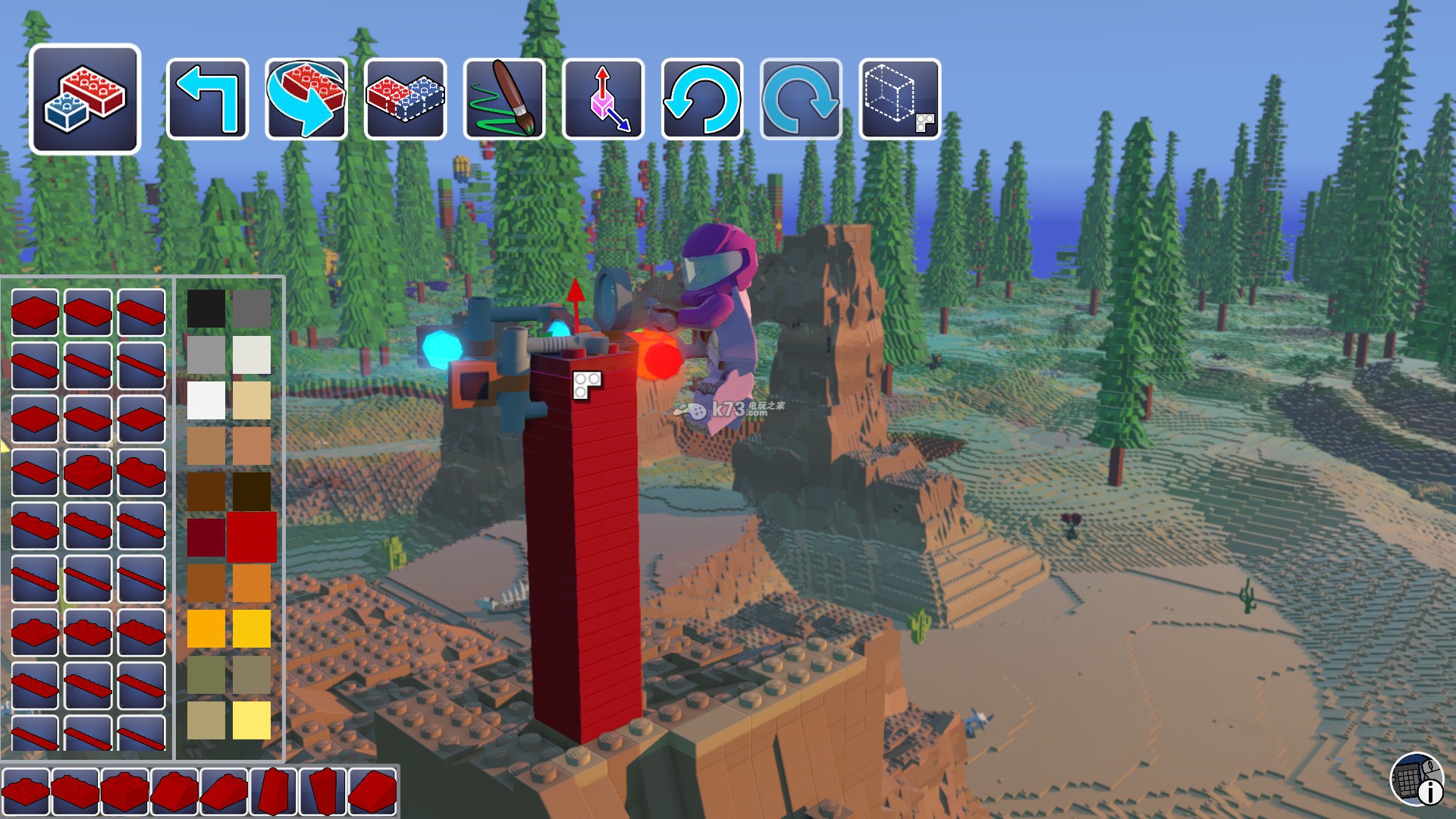Choose the copy bricks tool
Screen dimensions: 1456x819
(405, 99)
